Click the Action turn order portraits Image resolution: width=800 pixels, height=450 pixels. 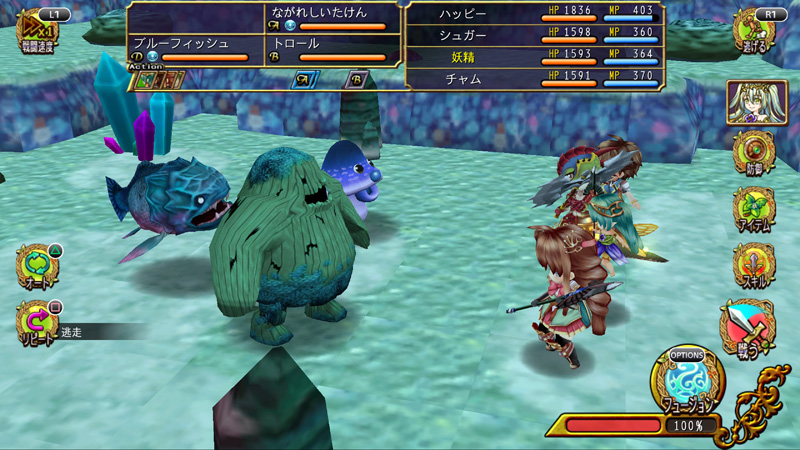(x=160, y=80)
